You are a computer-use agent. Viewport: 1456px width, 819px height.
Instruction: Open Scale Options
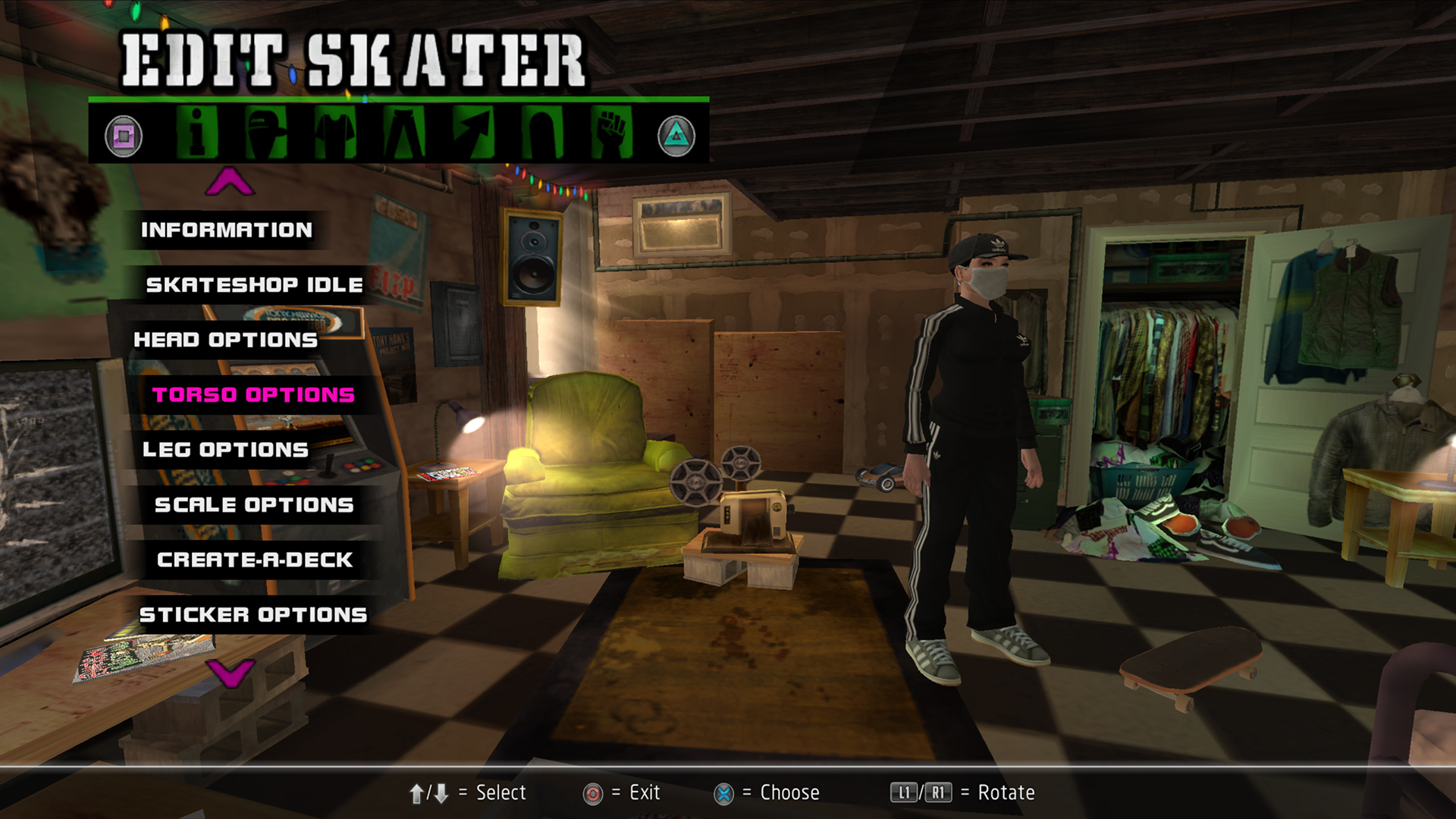tap(254, 505)
